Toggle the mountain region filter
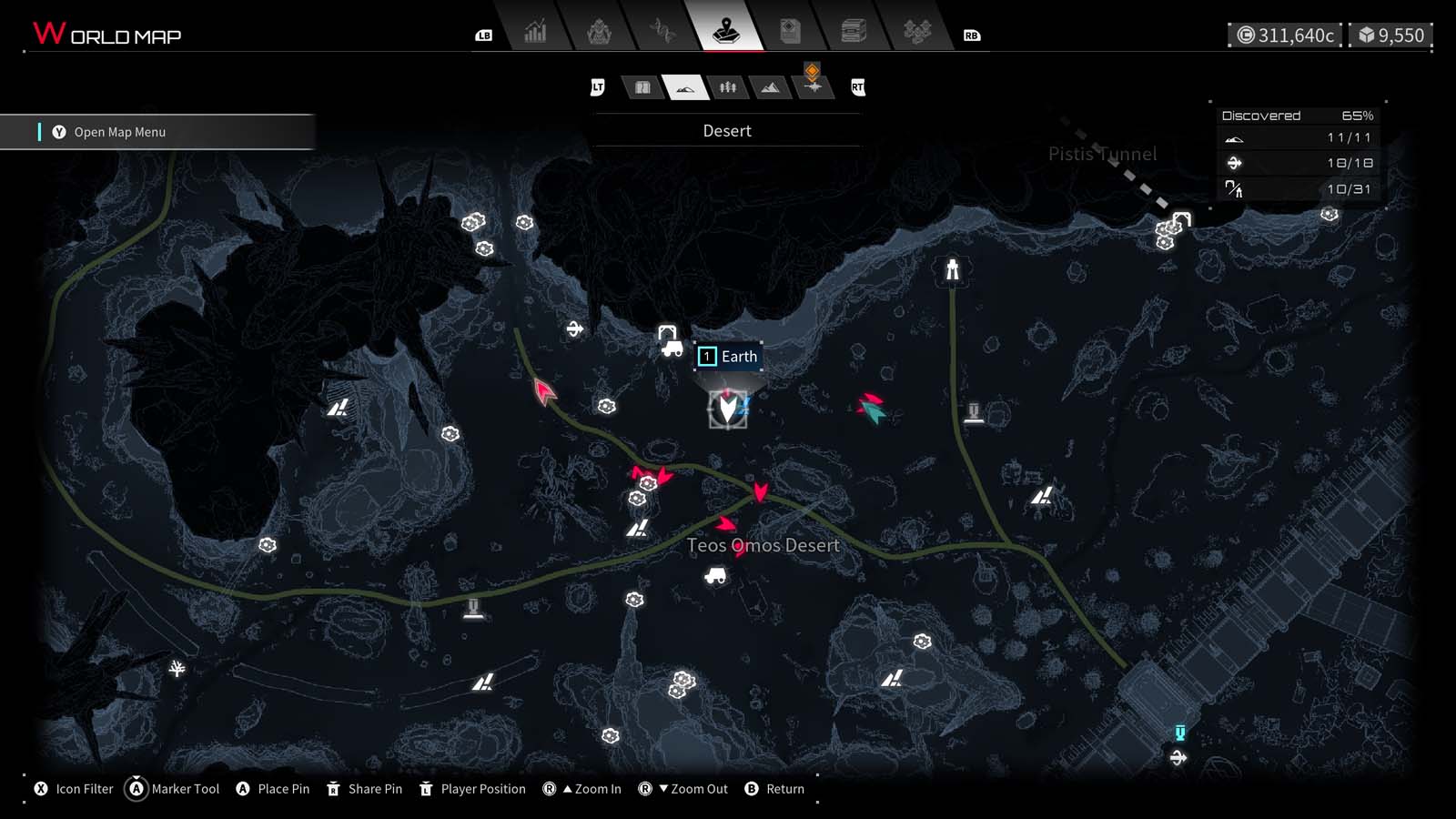 [770, 87]
